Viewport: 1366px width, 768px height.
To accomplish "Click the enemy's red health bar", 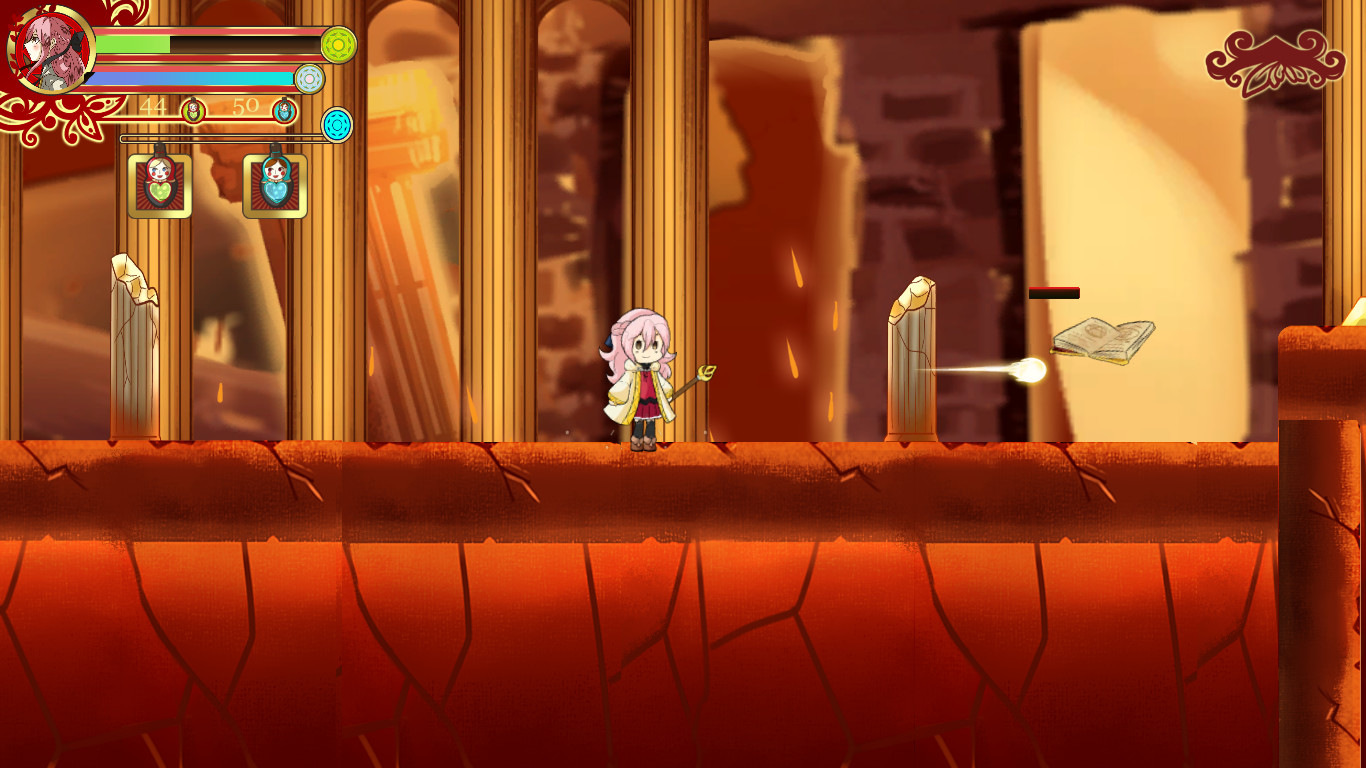I will (1052, 293).
